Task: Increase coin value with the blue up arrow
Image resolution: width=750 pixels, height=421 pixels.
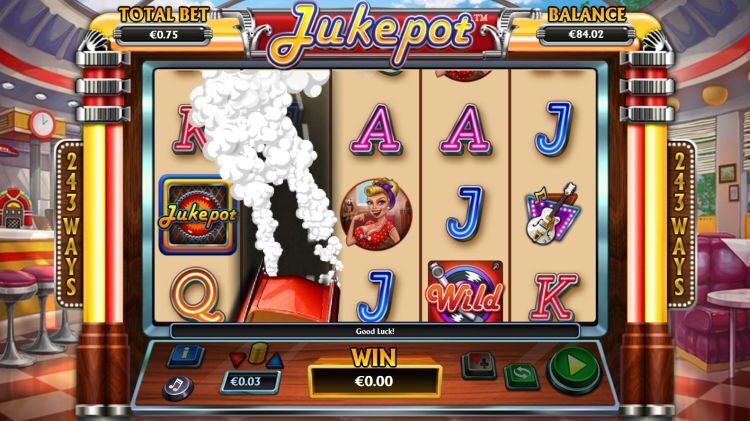Action: click(x=275, y=358)
